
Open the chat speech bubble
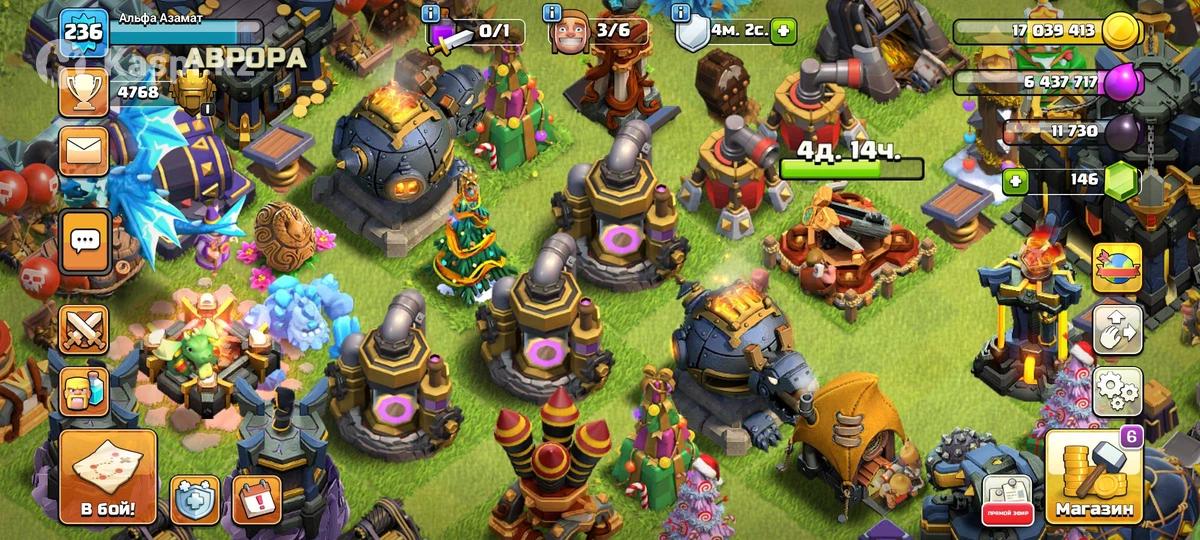pos(84,240)
